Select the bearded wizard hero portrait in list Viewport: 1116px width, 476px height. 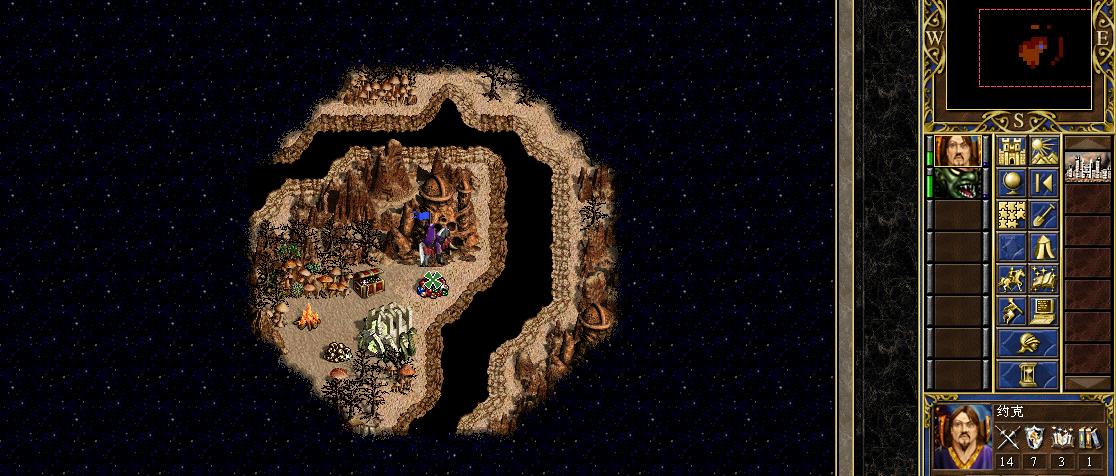[957, 153]
